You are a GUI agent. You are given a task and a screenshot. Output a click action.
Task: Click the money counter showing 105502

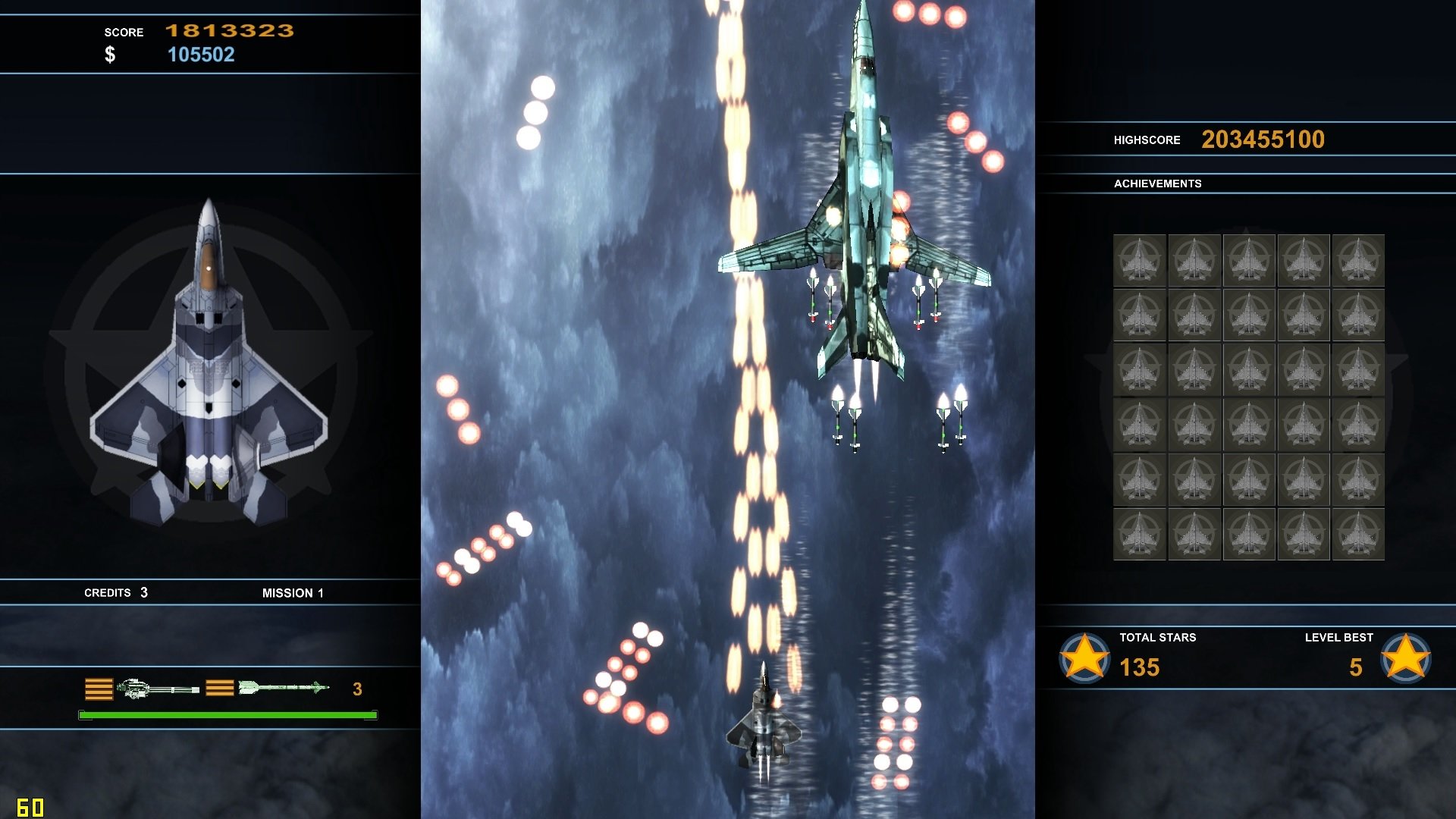click(x=203, y=54)
